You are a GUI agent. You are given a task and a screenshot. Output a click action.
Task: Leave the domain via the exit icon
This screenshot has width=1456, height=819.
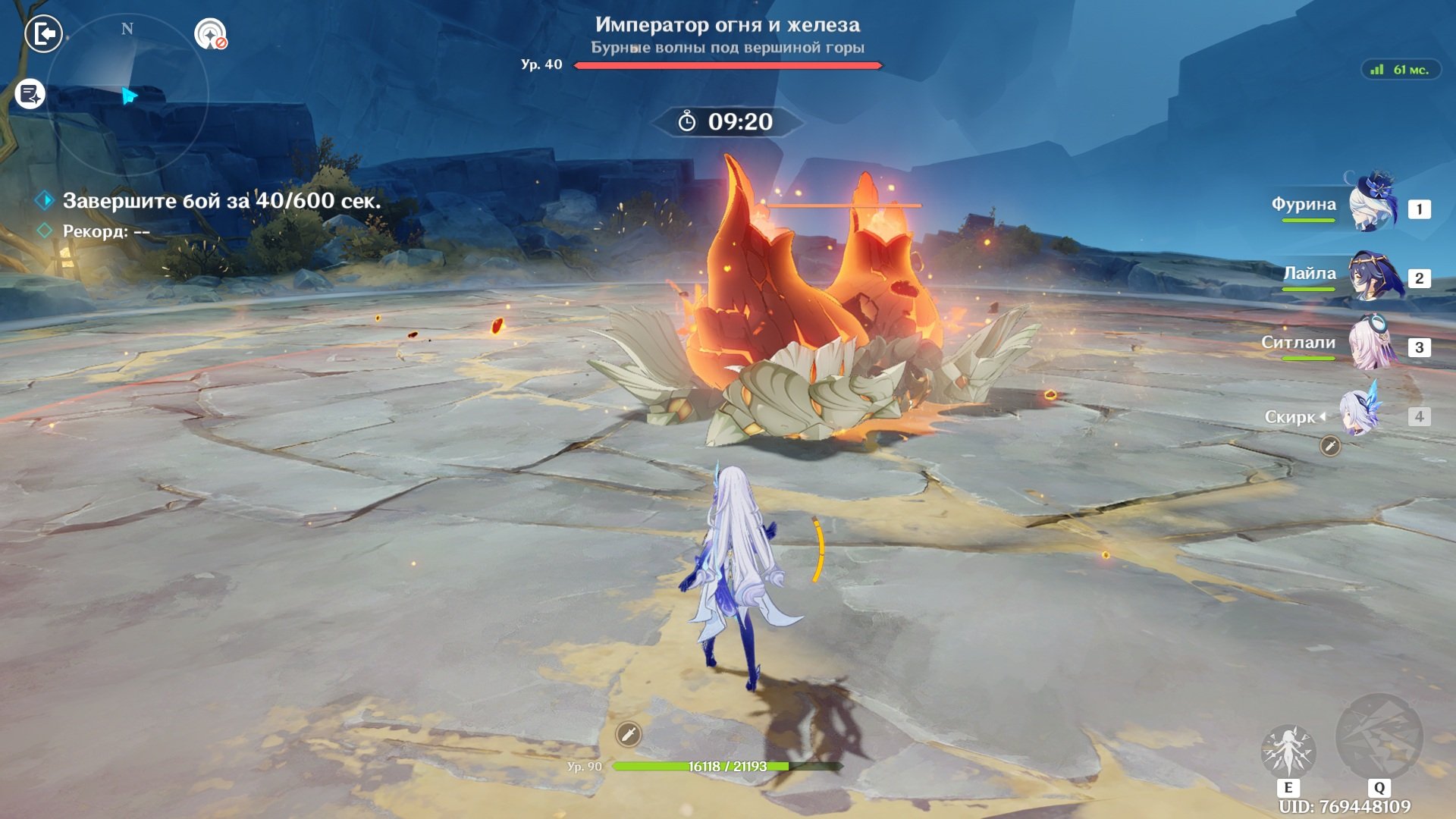(43, 34)
